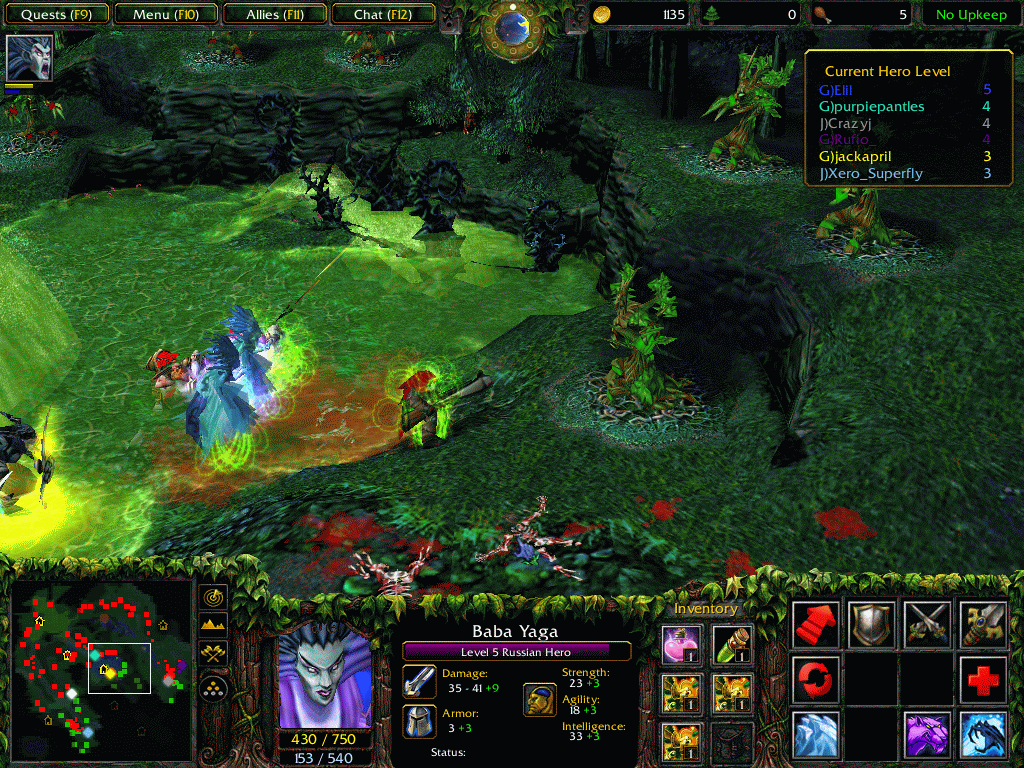Select the hero icon in the top-left corner
This screenshot has height=768, width=1024.
(x=29, y=57)
